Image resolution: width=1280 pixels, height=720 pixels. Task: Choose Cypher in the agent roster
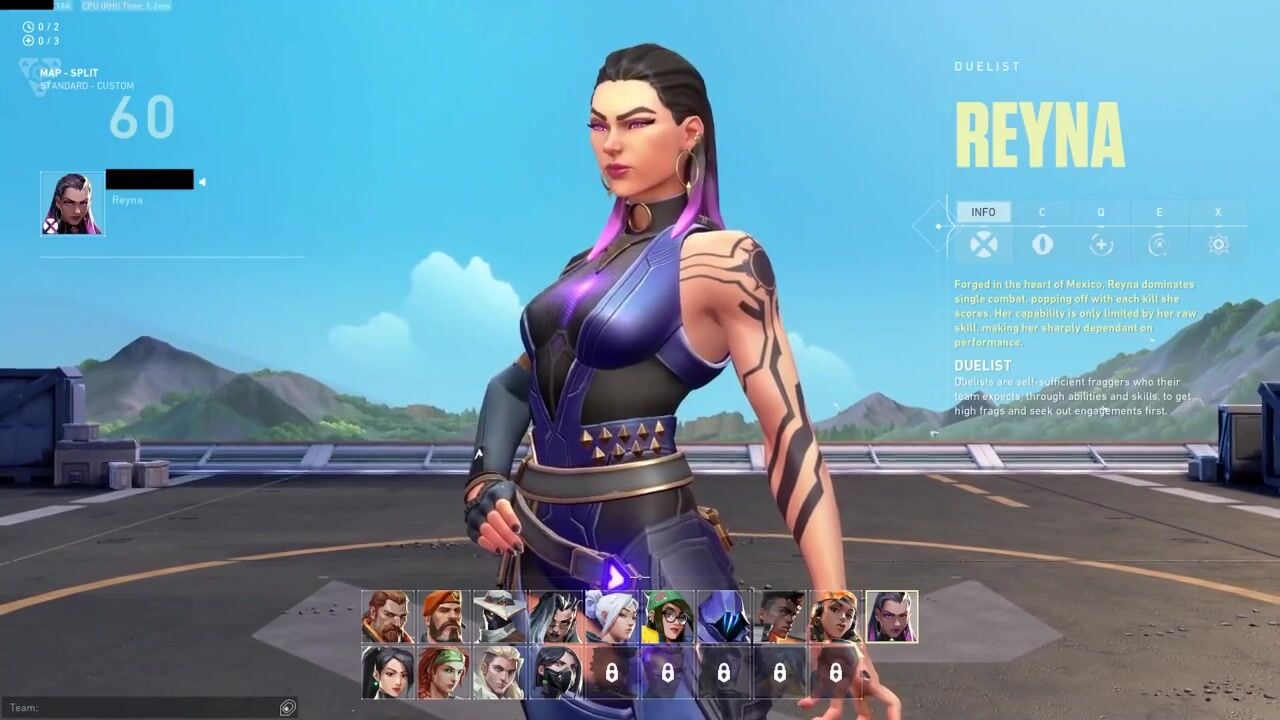pos(499,617)
